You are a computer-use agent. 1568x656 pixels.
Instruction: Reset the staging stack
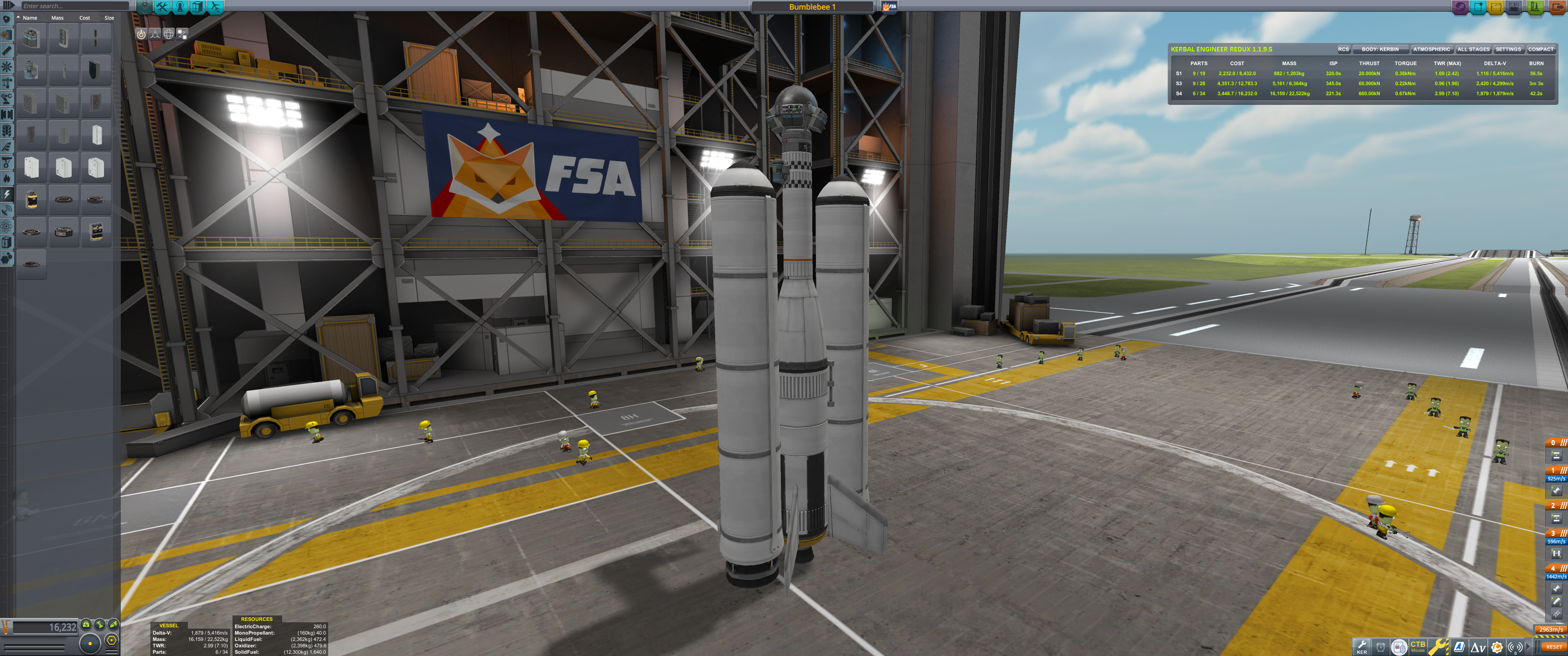(1553, 647)
